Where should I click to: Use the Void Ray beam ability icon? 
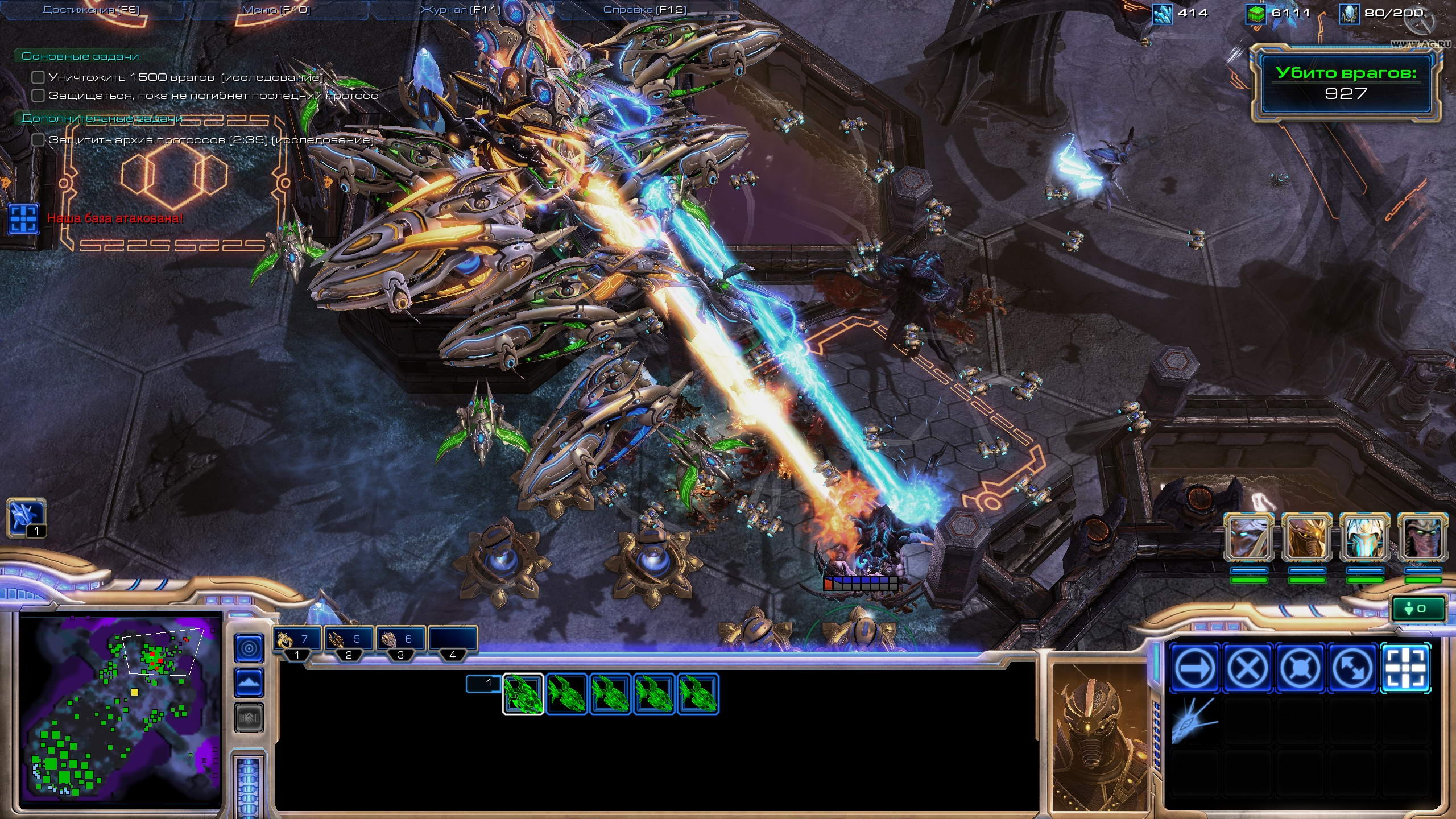(1194, 720)
